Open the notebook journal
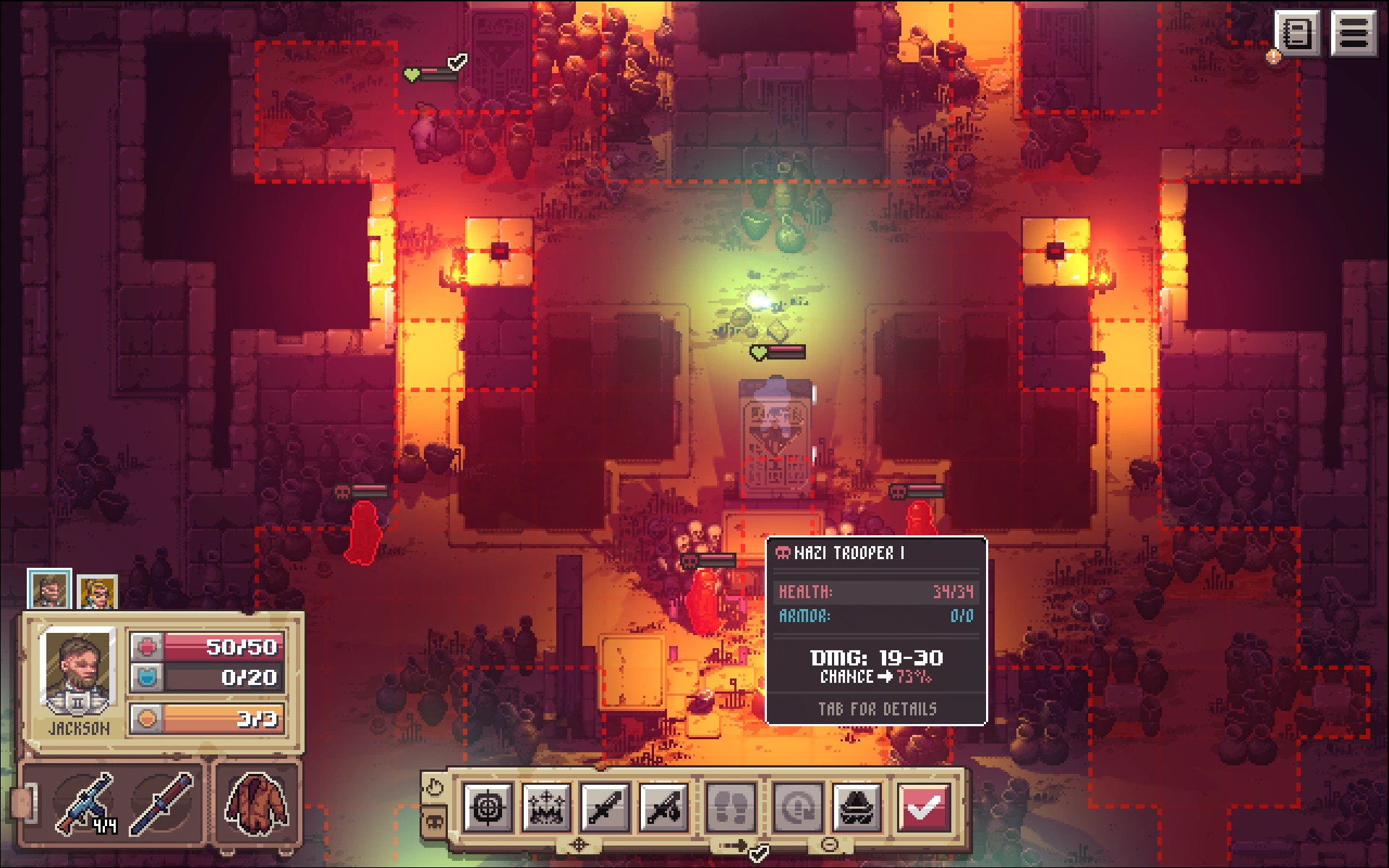1389x868 pixels. pyautogui.click(x=1297, y=33)
